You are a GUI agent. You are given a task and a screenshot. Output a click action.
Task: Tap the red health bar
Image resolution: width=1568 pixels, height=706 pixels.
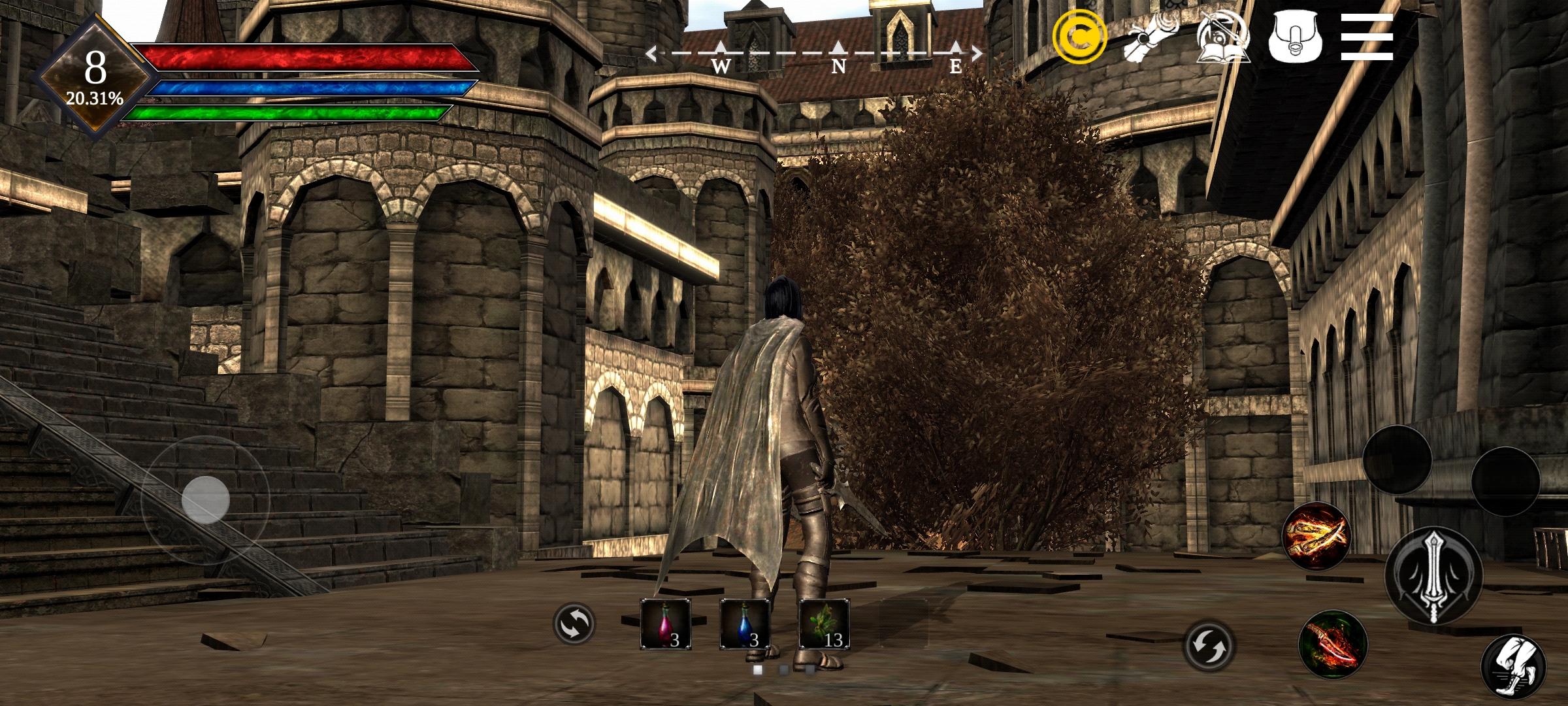294,59
